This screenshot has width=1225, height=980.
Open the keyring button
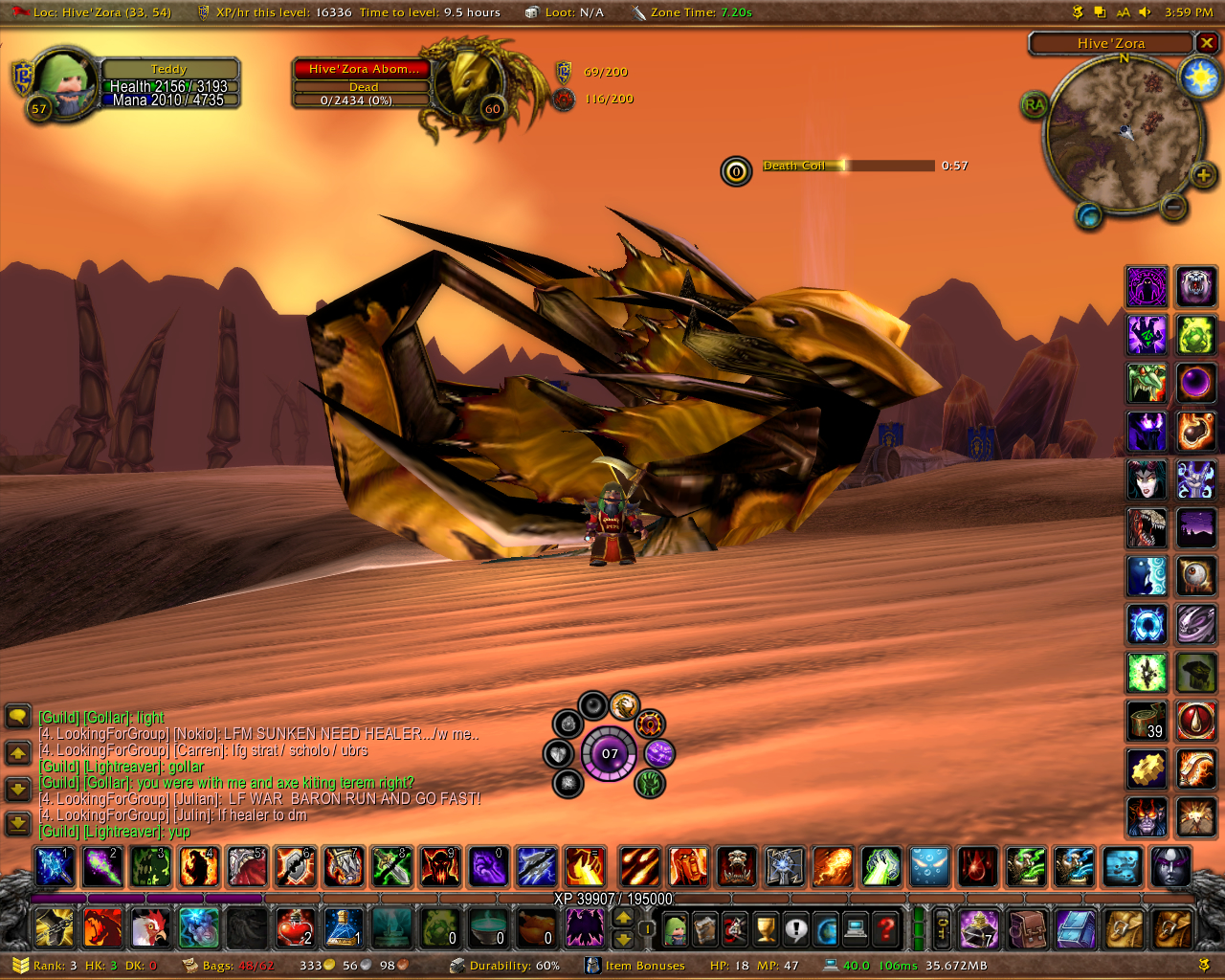click(943, 927)
